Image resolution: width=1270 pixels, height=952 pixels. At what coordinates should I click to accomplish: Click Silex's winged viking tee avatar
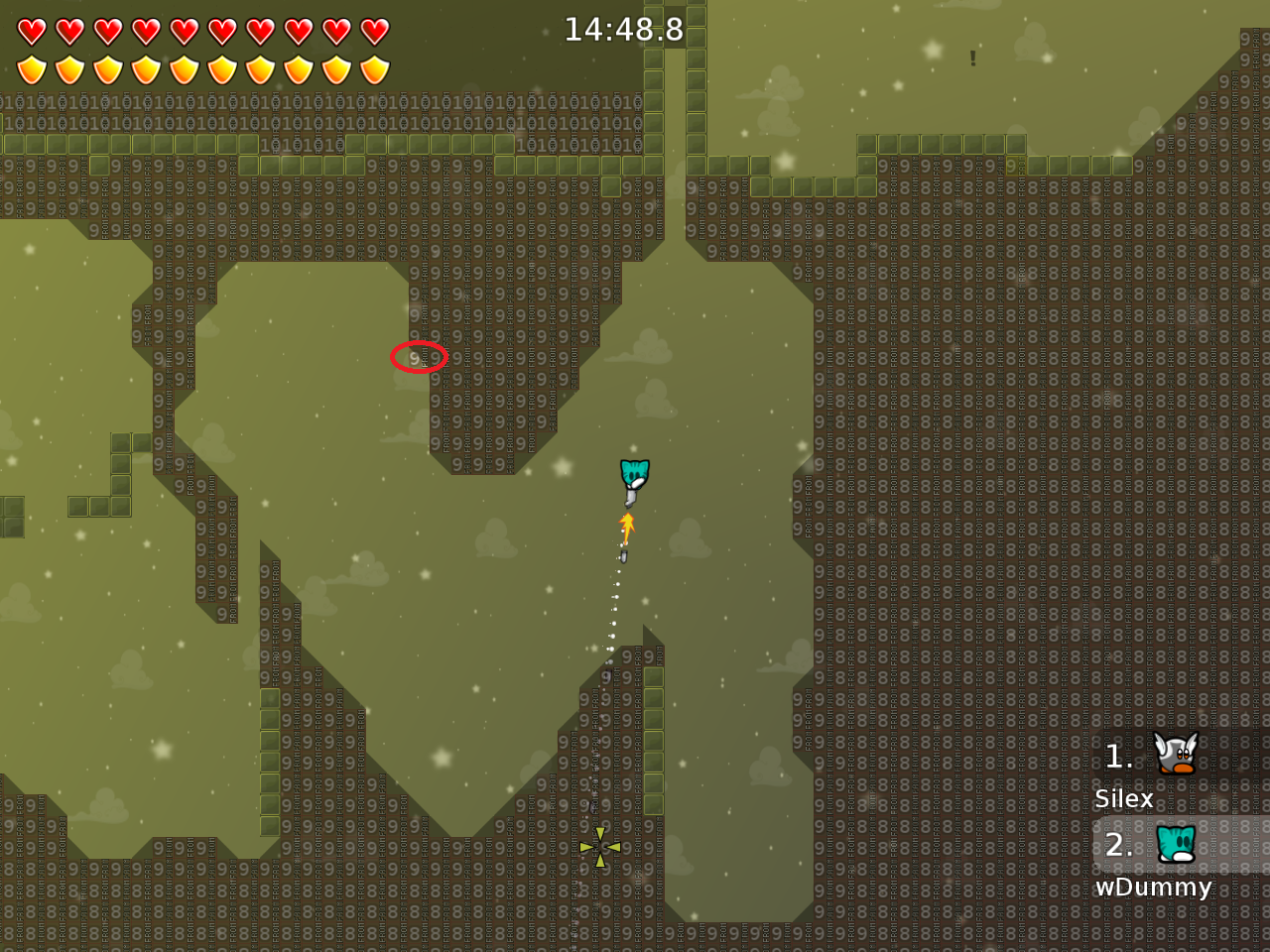coord(1174,756)
